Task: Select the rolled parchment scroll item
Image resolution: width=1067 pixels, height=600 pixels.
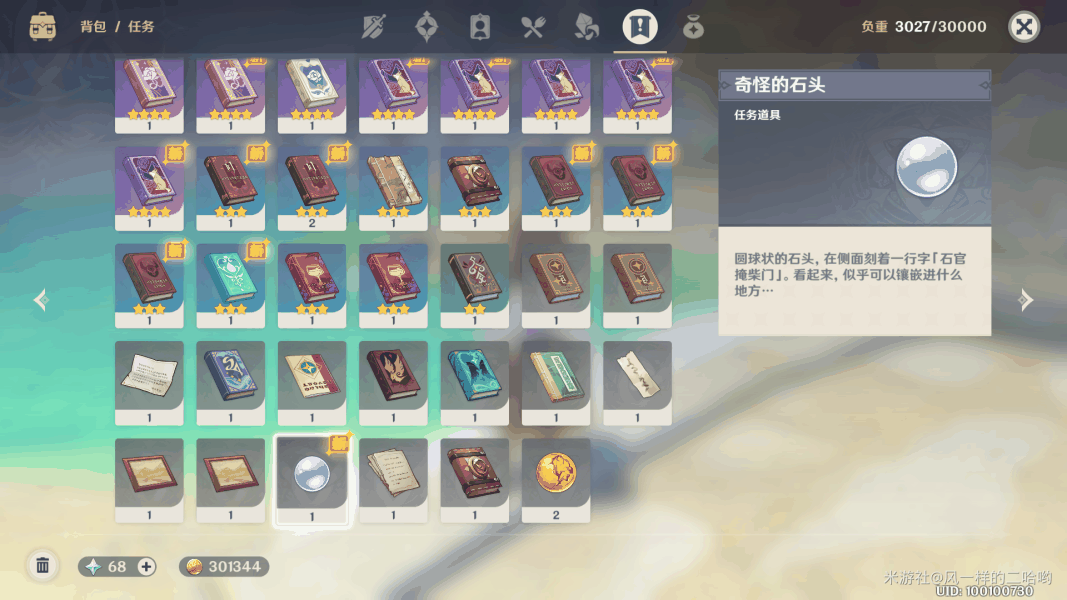Action: pyautogui.click(x=637, y=377)
